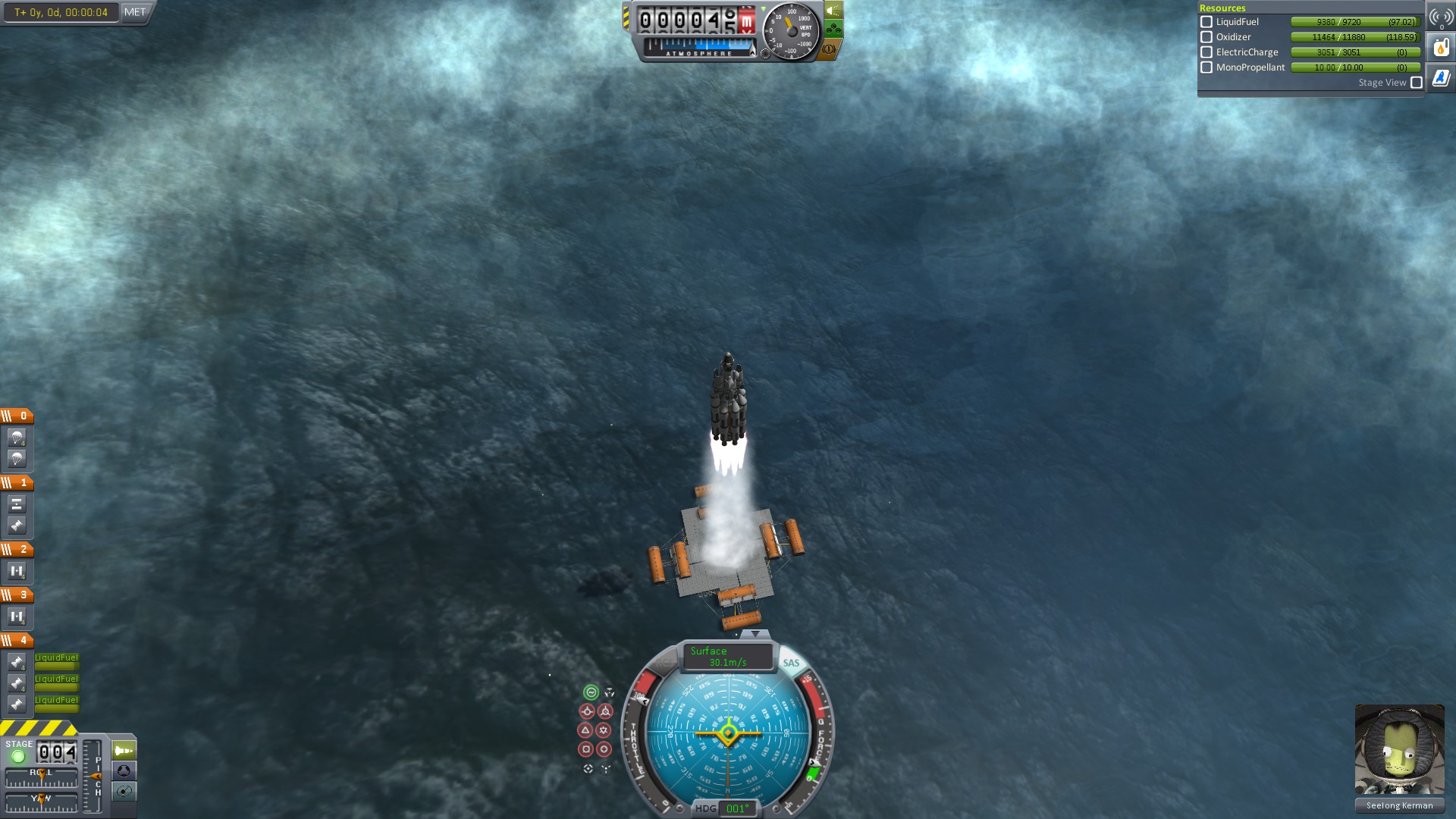Tick the LiquidFuel resource checkbox
This screenshot has width=1456, height=819.
(x=1207, y=22)
